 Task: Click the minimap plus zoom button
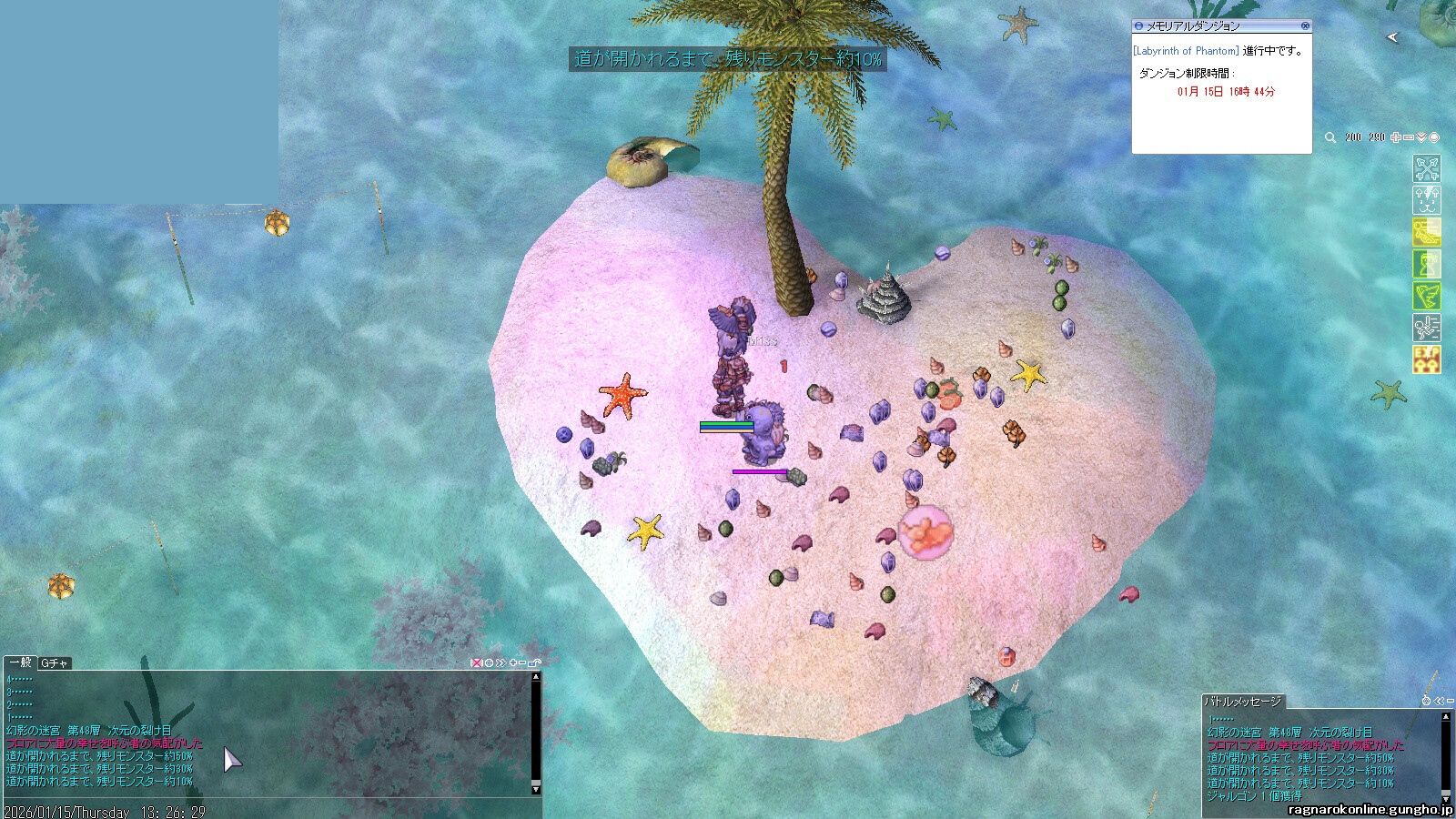[1396, 137]
